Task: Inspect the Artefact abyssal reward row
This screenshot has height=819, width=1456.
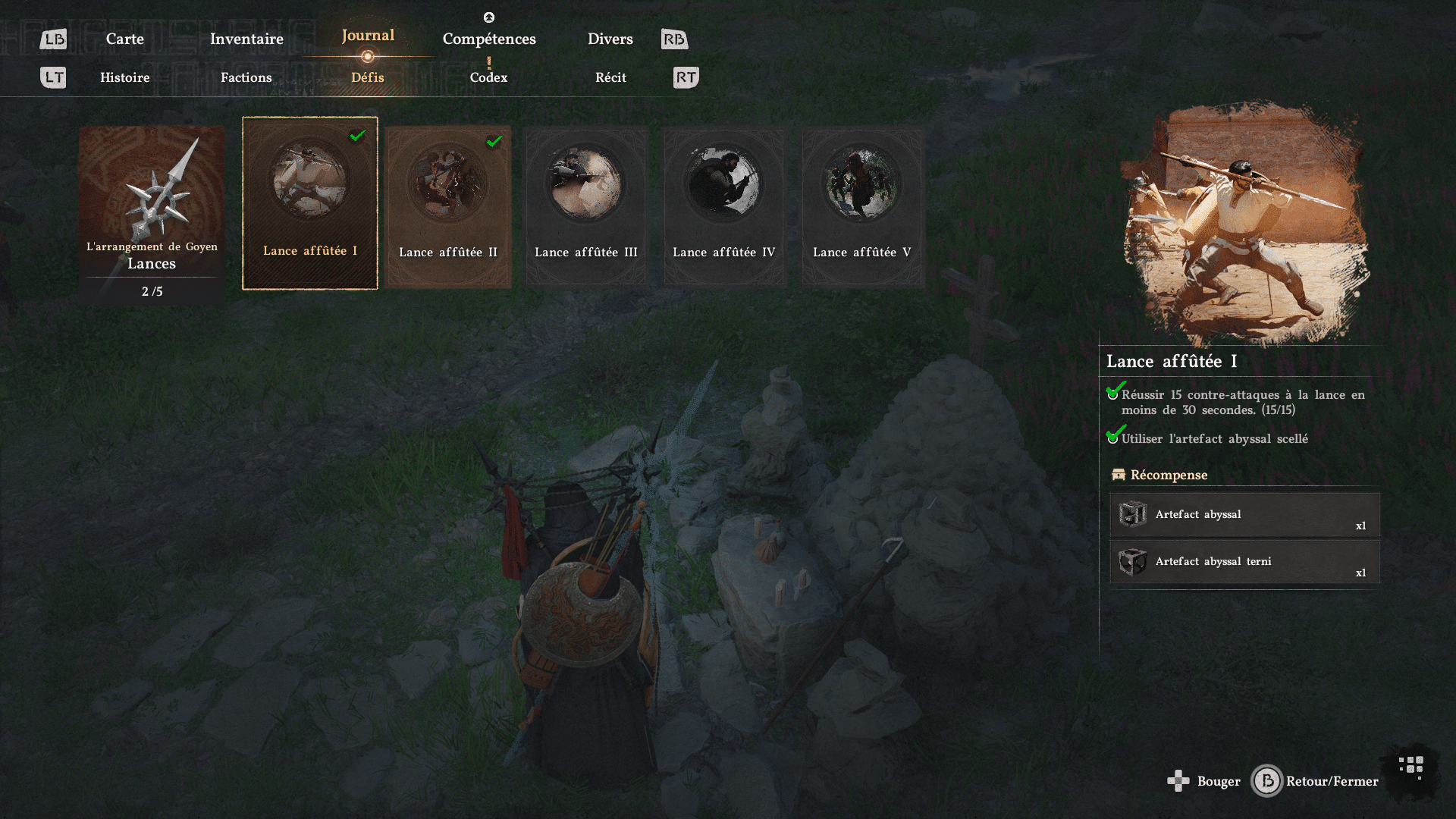Action: 1244,515
